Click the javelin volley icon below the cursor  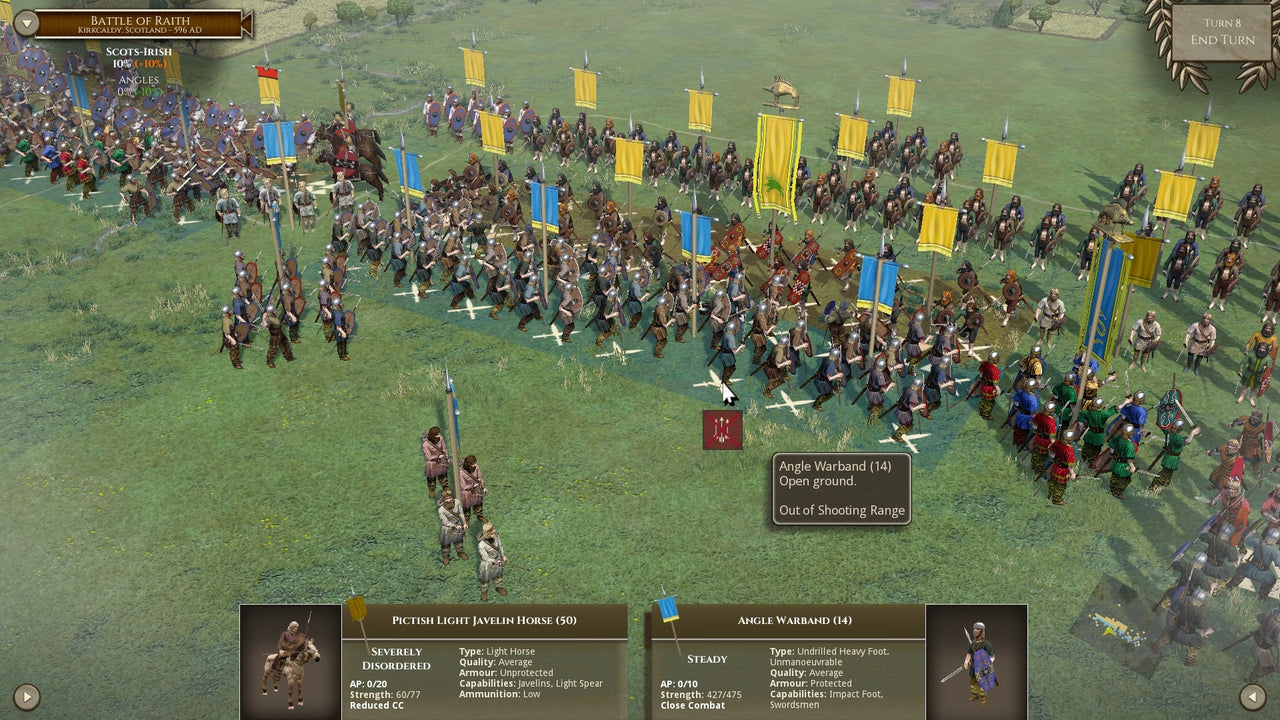(722, 430)
